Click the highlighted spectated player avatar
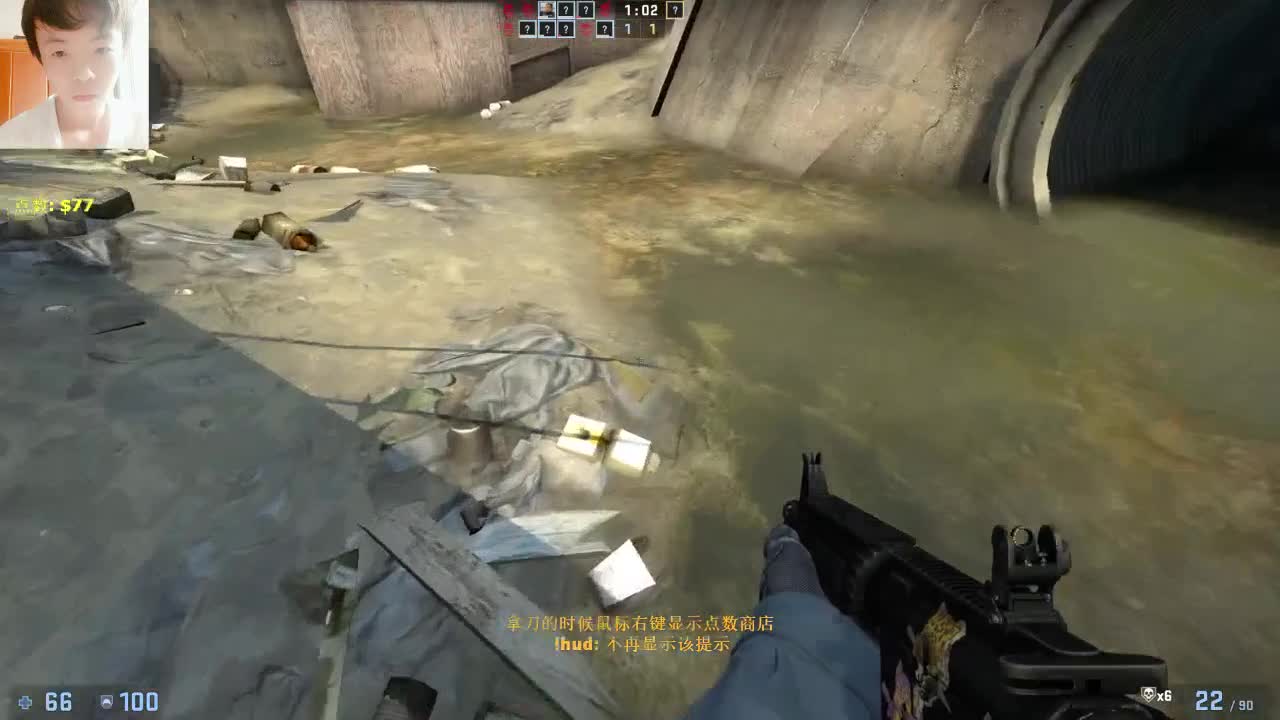 [x=675, y=10]
